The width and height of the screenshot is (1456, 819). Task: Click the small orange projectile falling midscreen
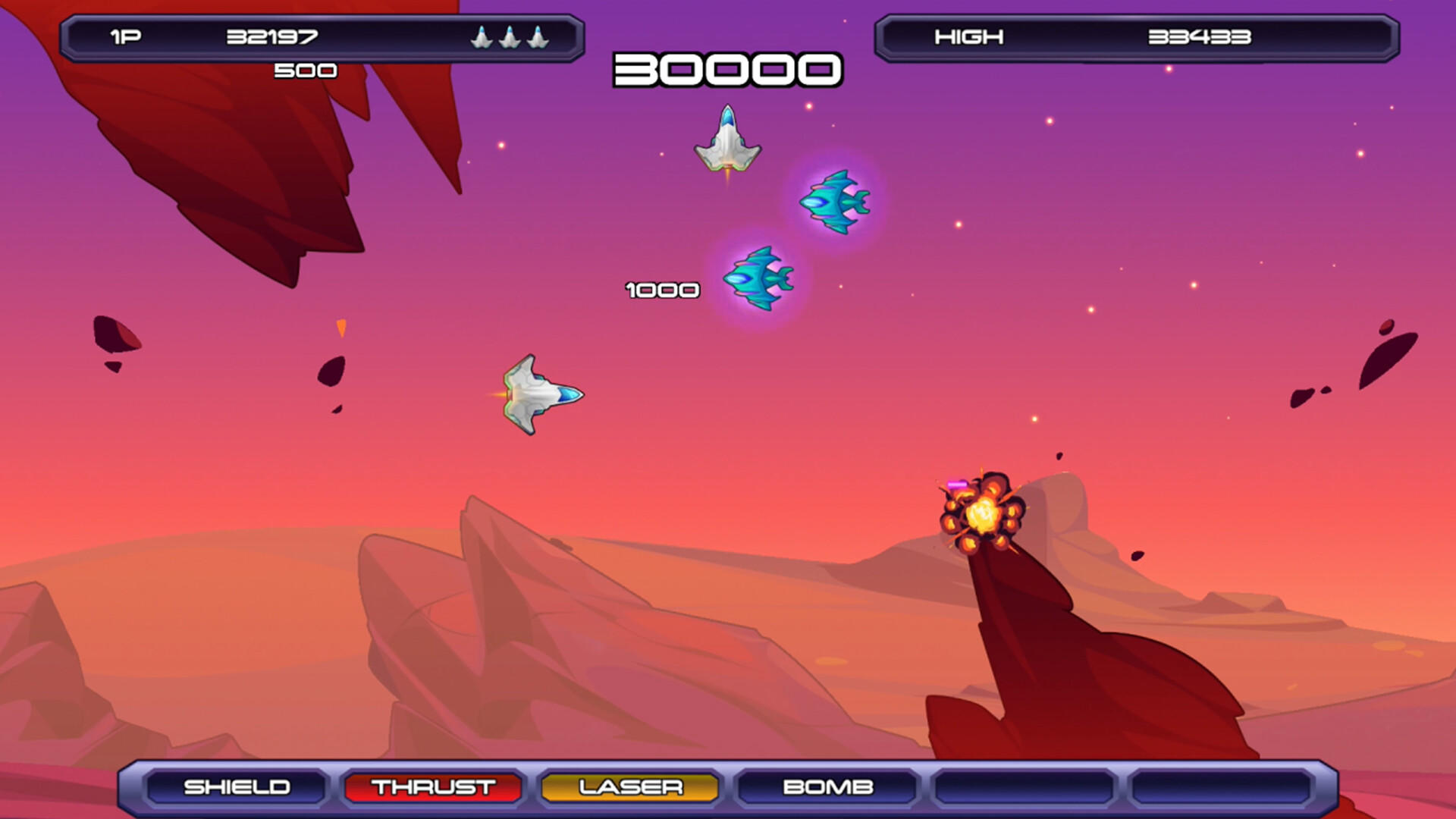point(341,326)
